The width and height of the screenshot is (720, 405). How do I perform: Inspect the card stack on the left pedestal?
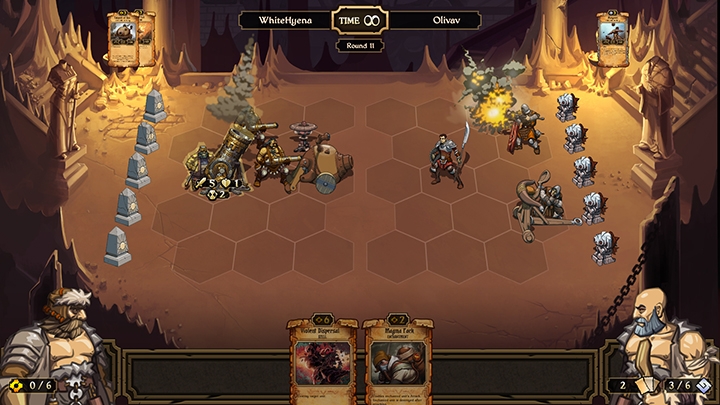[132, 40]
